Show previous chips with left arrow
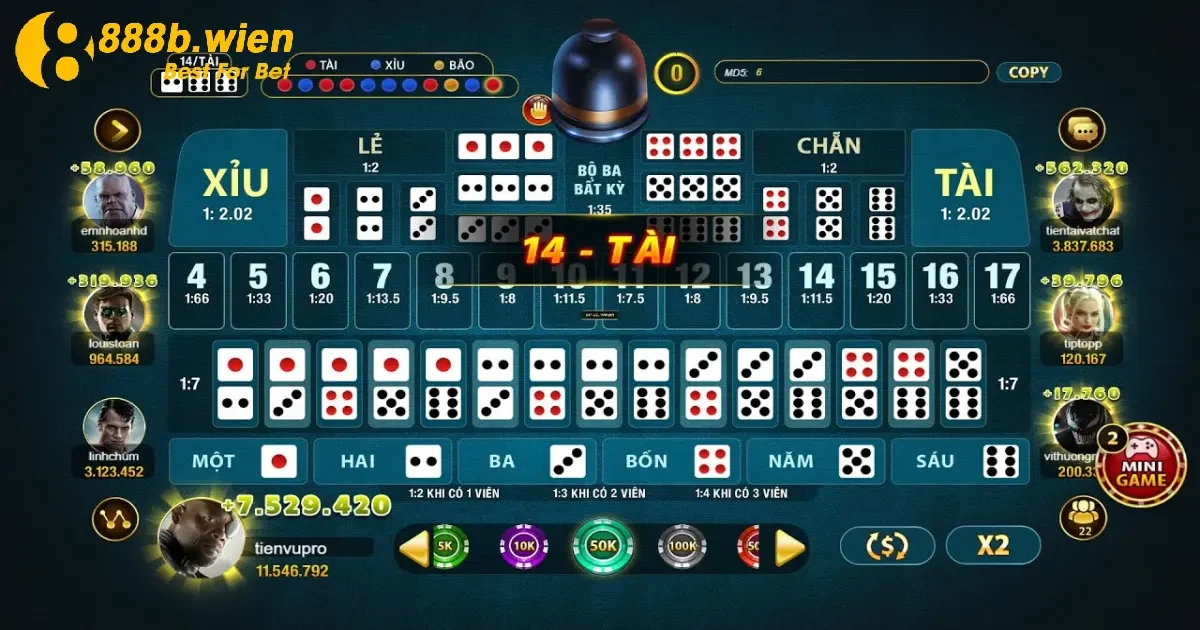Viewport: 1200px width, 630px height. [414, 547]
